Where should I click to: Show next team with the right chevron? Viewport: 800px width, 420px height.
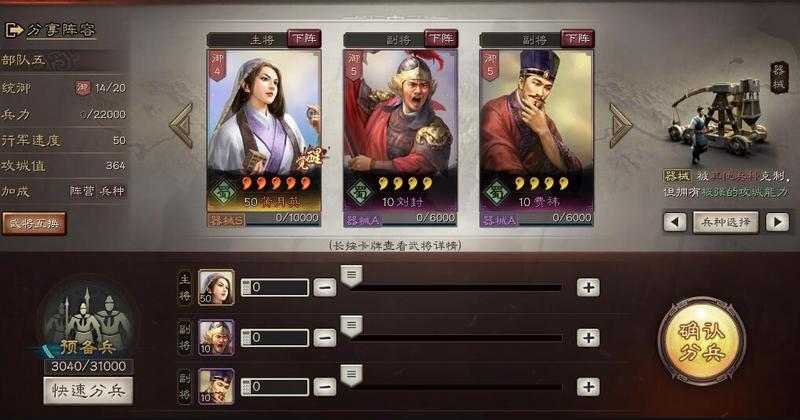coord(620,125)
